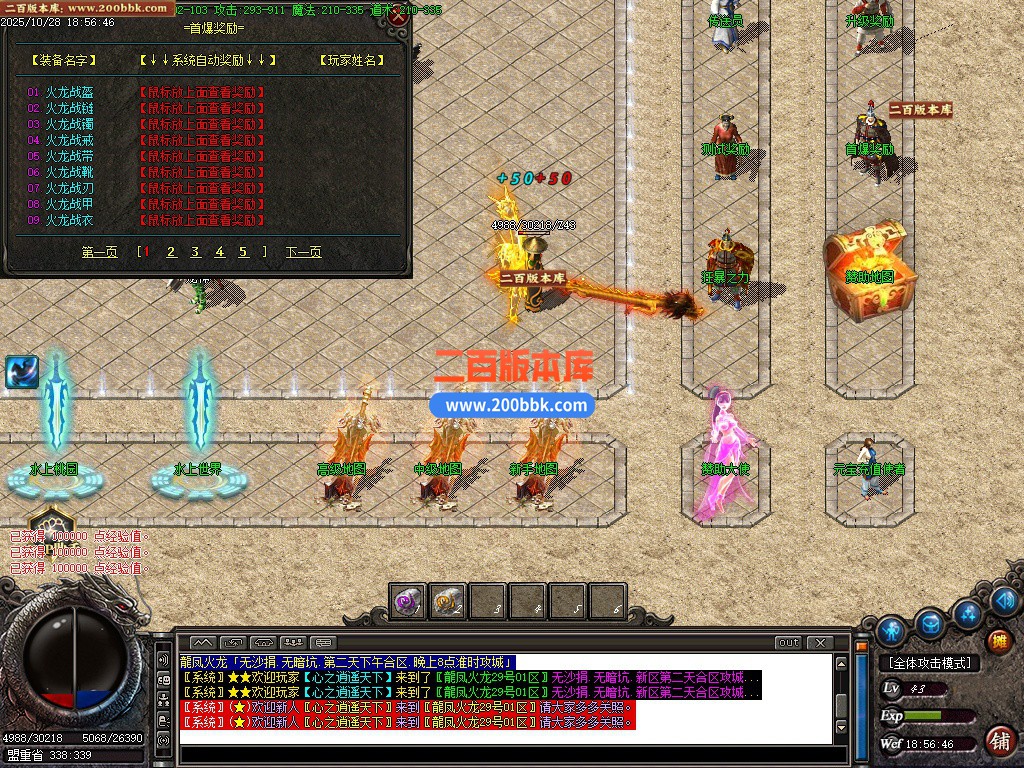
Task: Open the 摊 stall button
Action: pos(998,641)
